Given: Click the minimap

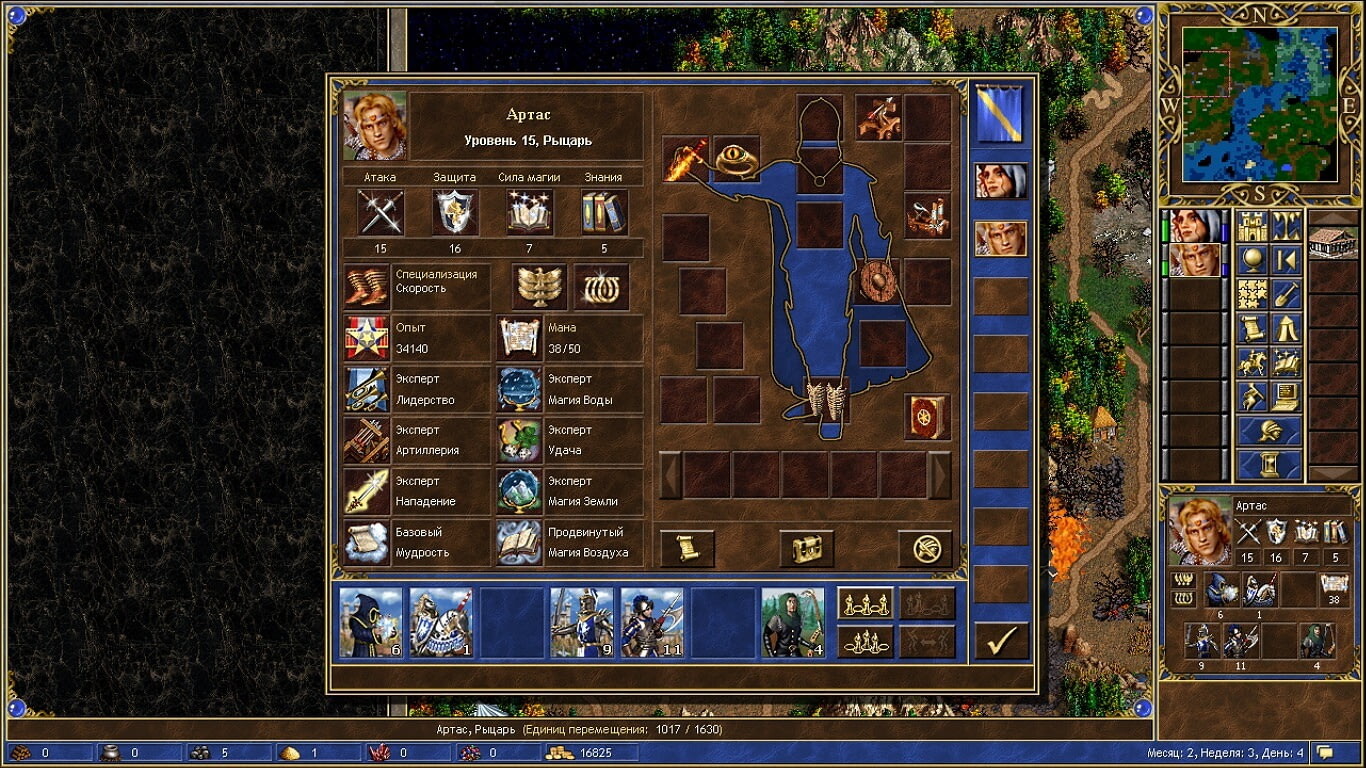Looking at the screenshot, I should pyautogui.click(x=1259, y=104).
